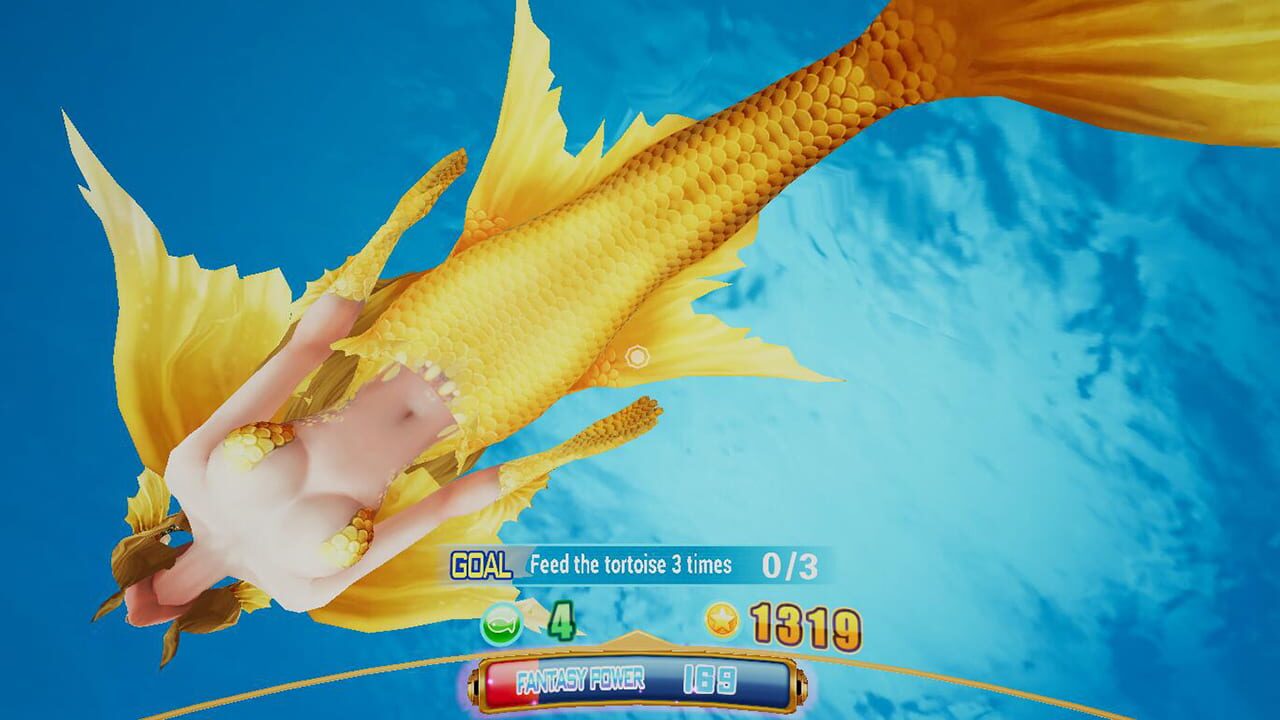1280x720 pixels.
Task: Toggle the Fantasy Power gauge visibility
Action: [x=640, y=680]
